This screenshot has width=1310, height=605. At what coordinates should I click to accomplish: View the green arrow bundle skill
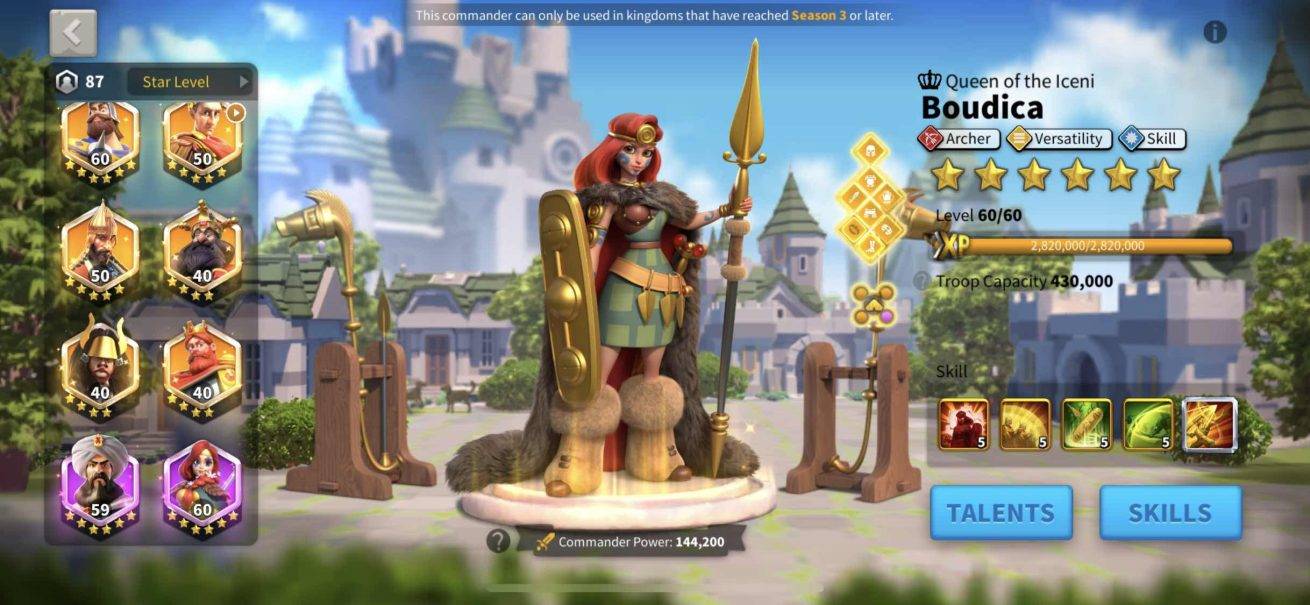pos(1087,424)
